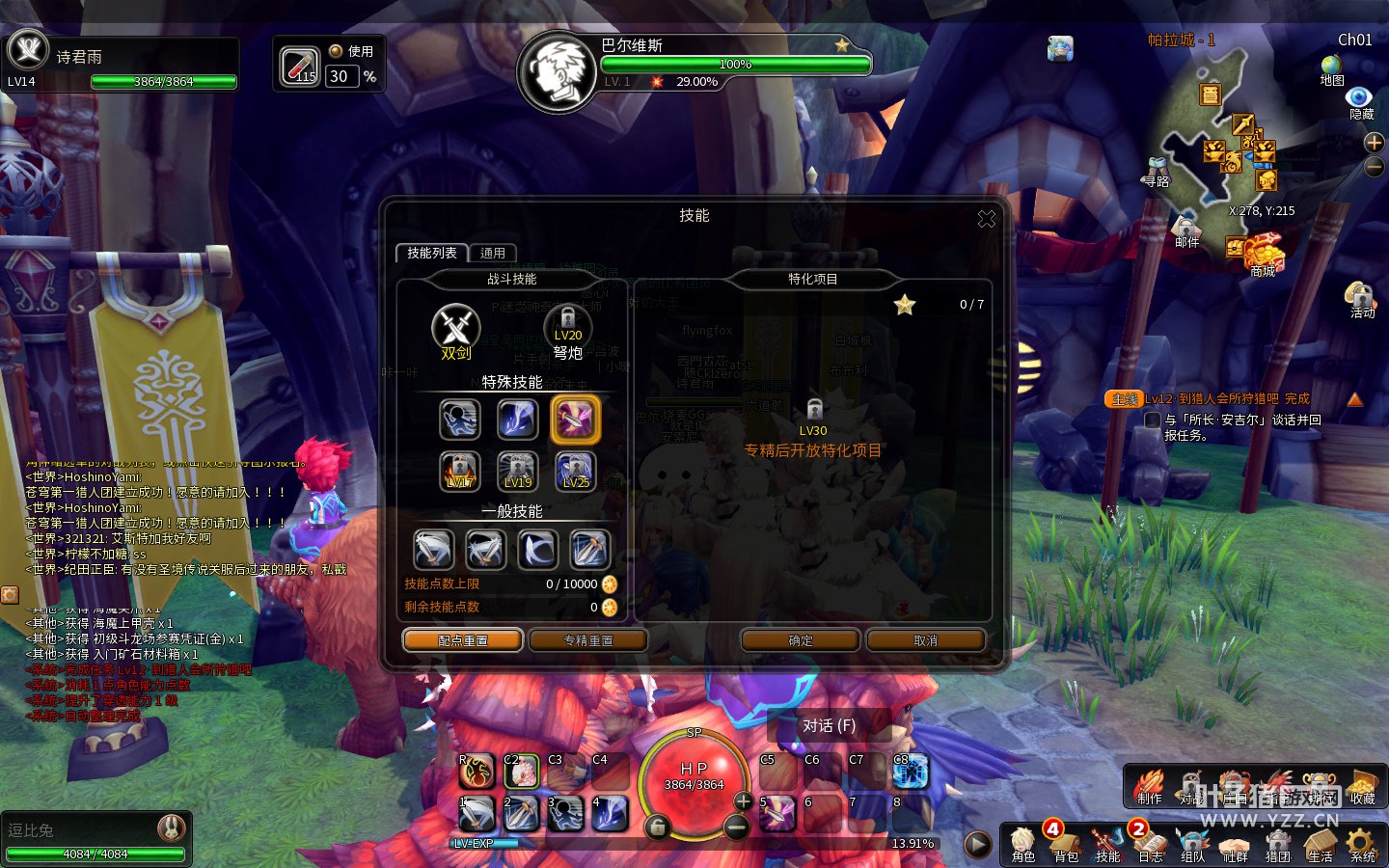
Task: Close the 技能 skill window
Action: pos(986,219)
